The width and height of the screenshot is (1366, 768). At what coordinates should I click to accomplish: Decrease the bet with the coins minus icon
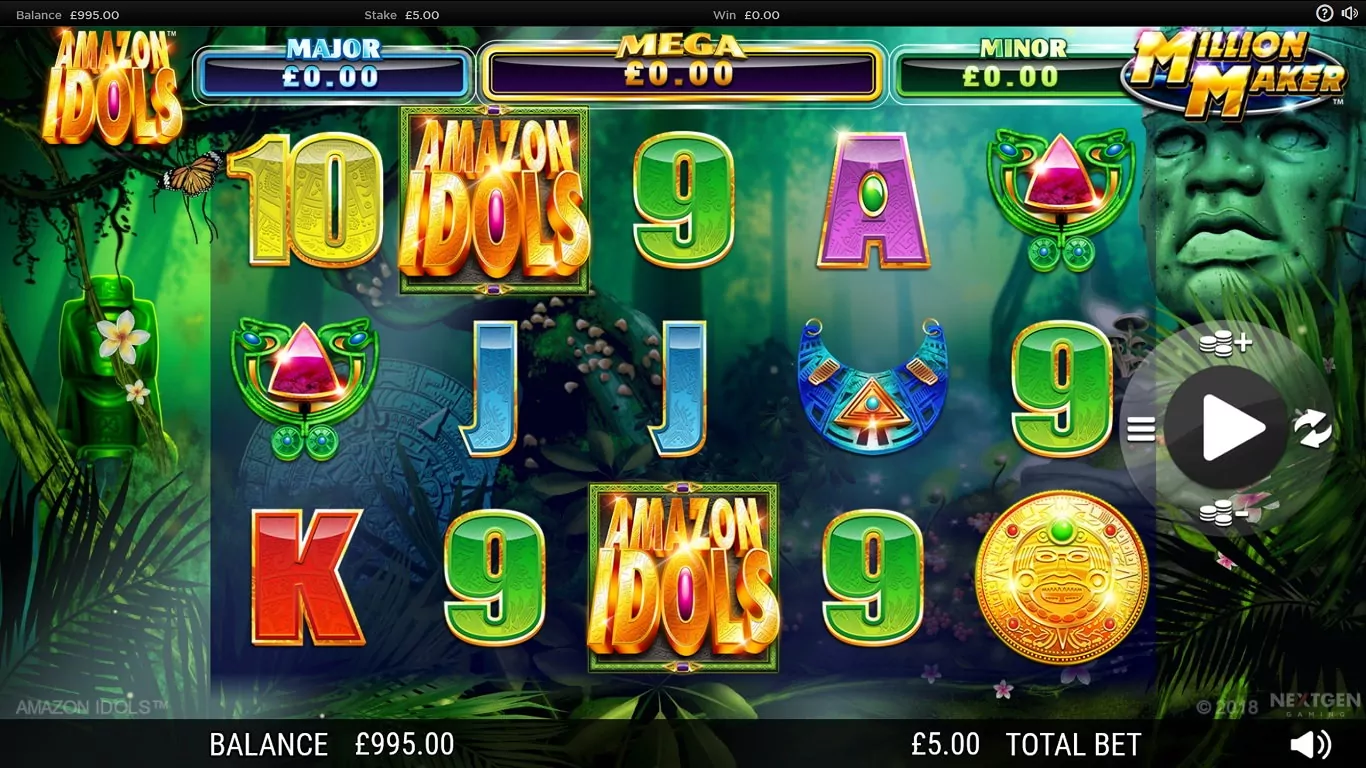pos(1224,514)
